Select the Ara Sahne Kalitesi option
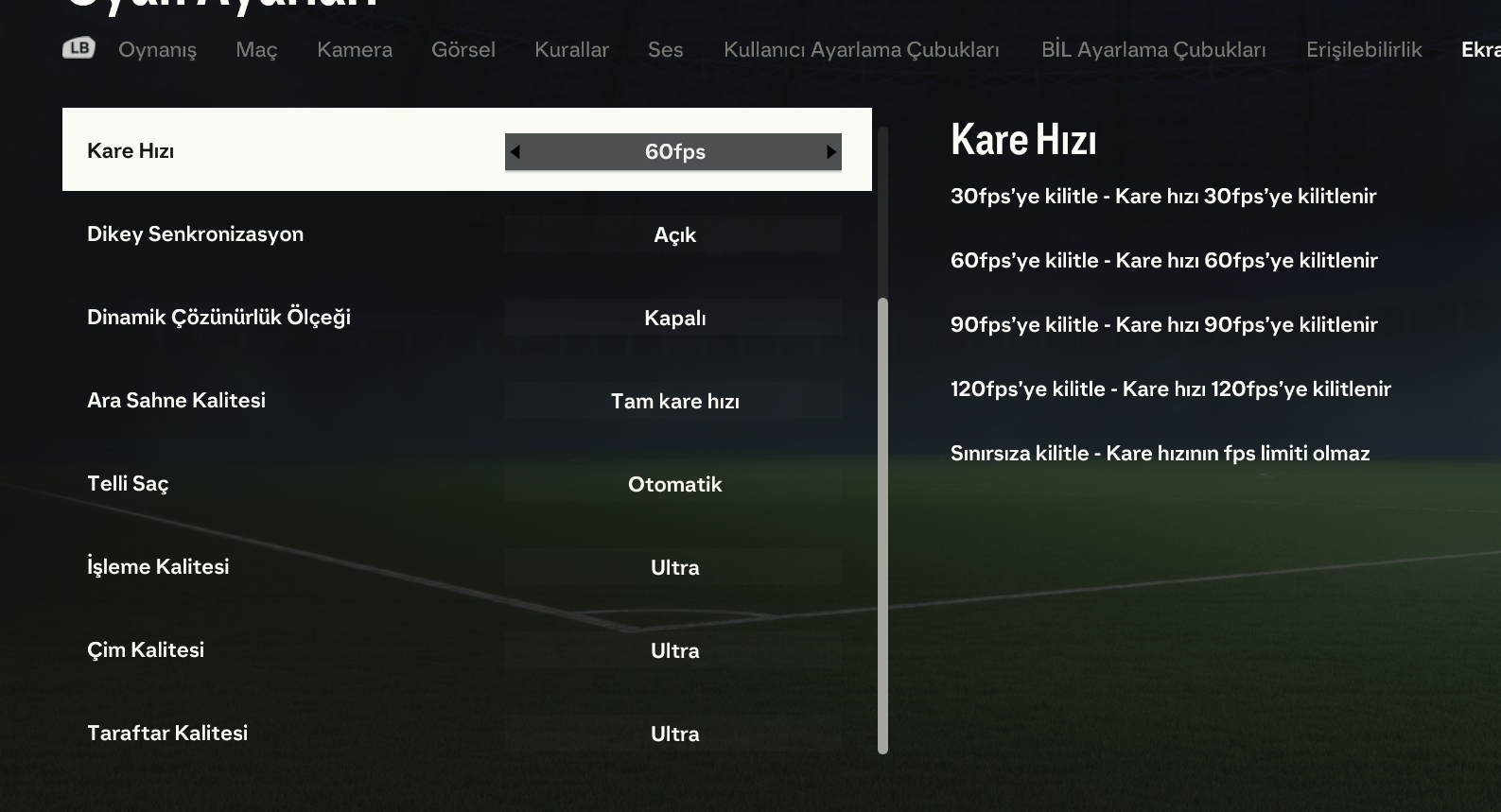Screen dimensions: 1501x812 pos(466,401)
